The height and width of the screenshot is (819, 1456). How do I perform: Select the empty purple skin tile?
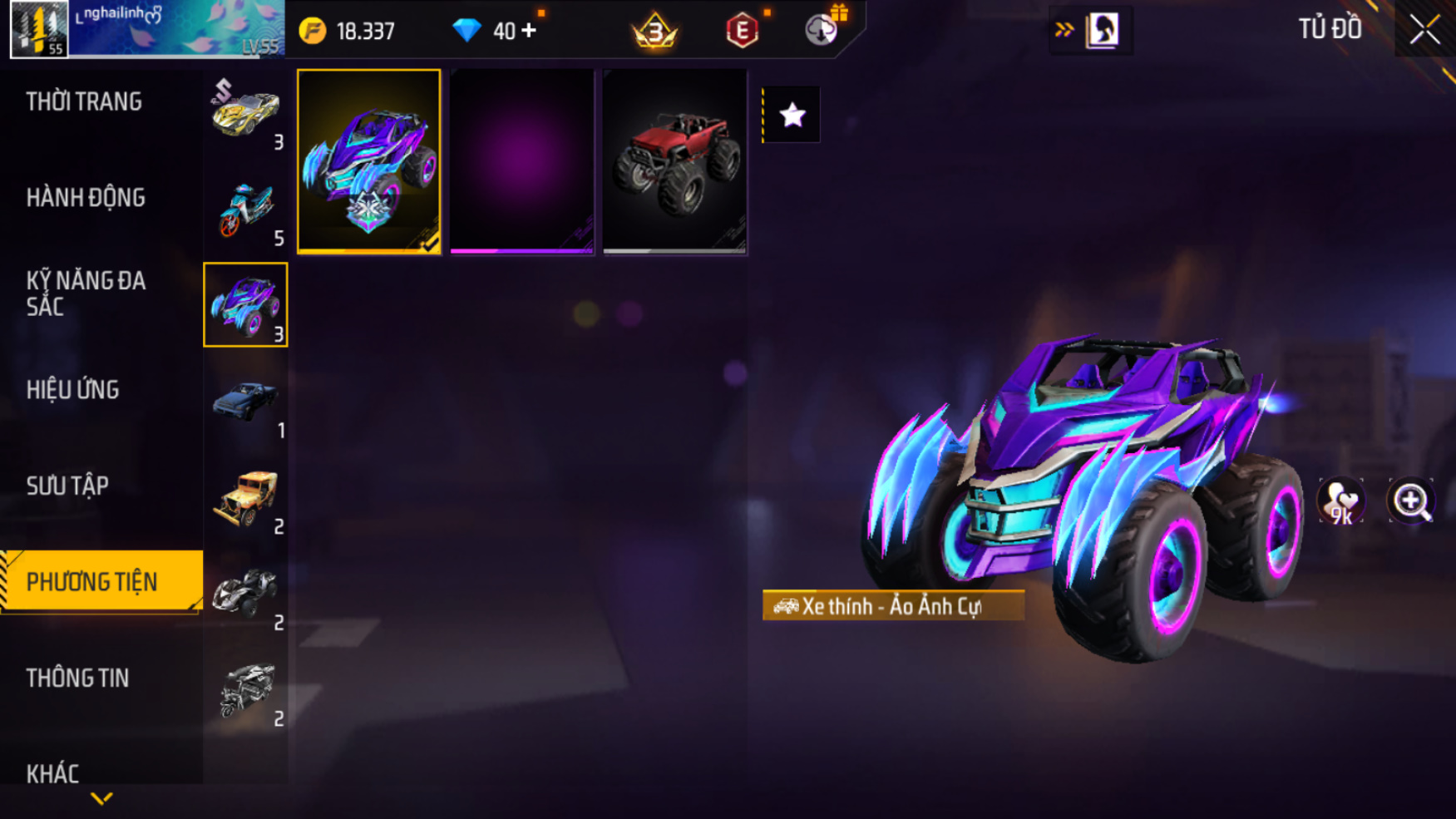[522, 161]
